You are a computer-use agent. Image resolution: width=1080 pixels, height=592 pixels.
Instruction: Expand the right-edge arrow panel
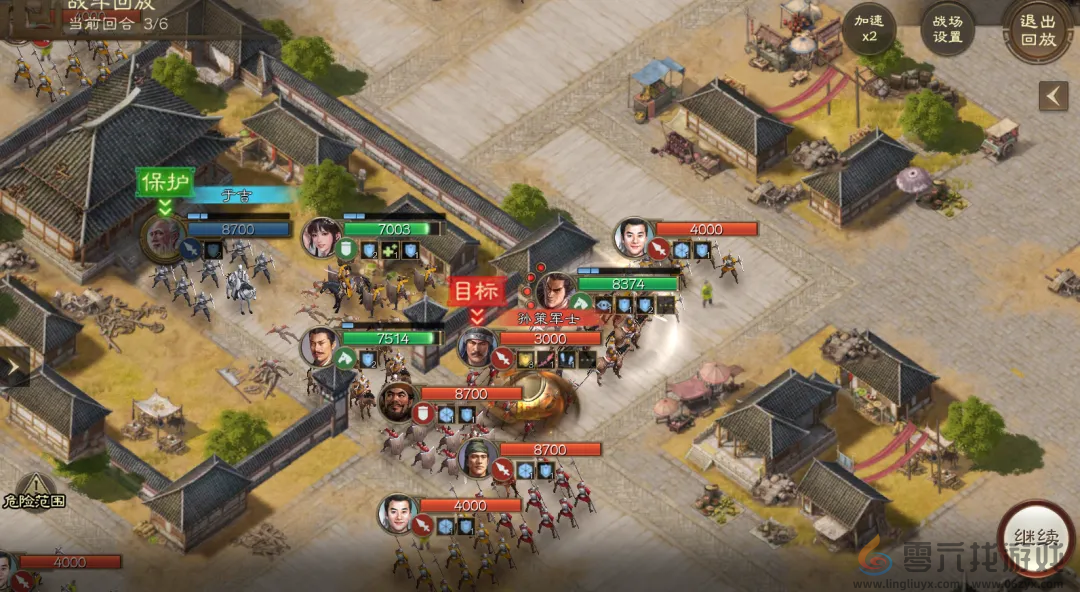click(1052, 96)
